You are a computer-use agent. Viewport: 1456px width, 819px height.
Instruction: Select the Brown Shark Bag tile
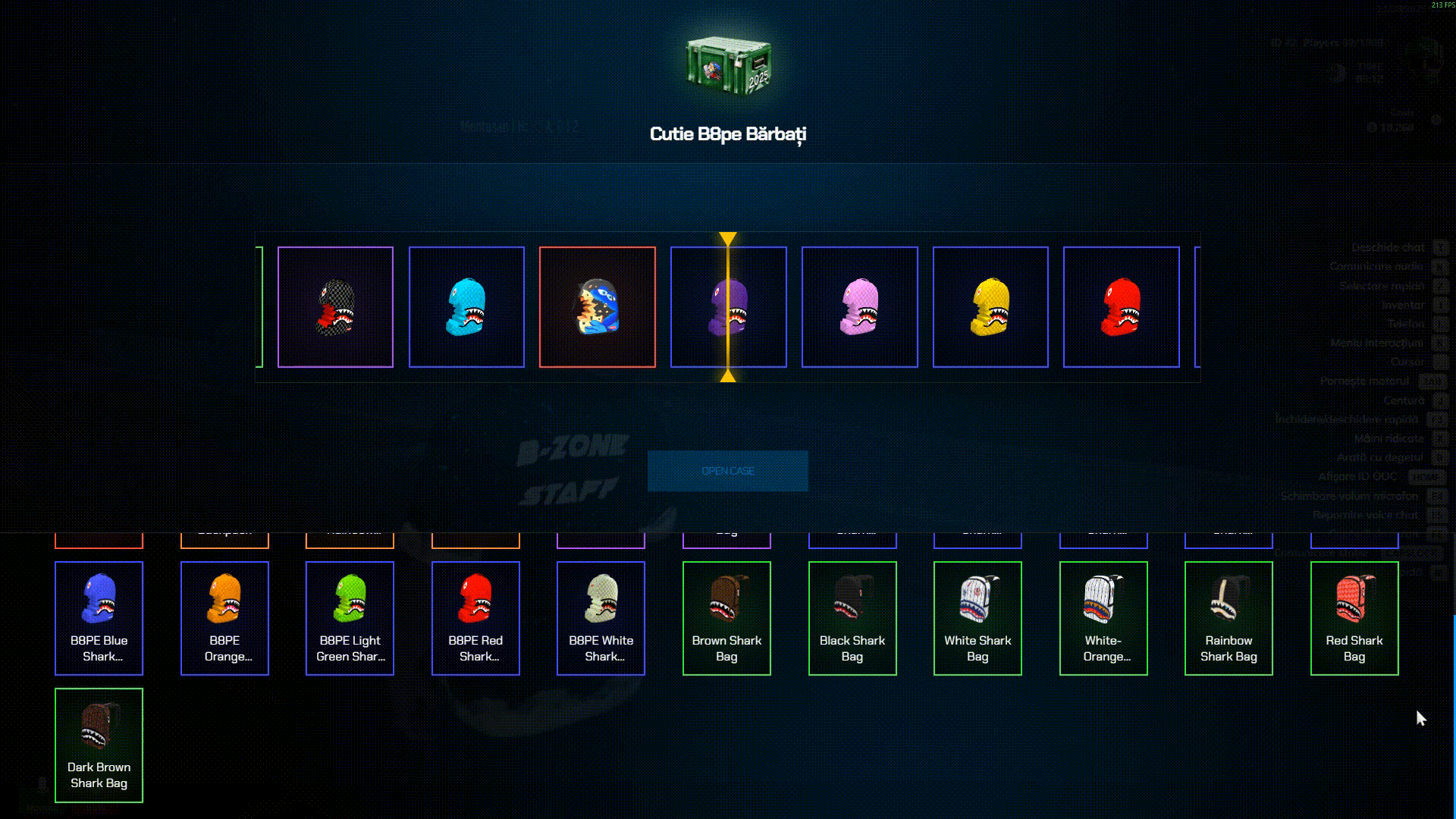click(726, 617)
